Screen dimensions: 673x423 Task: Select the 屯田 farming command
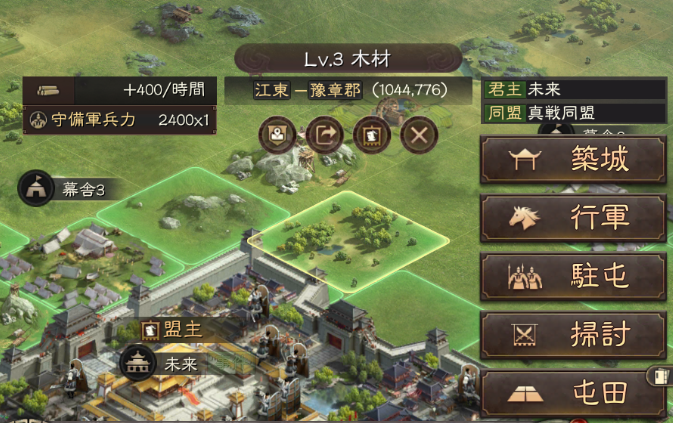pos(573,393)
